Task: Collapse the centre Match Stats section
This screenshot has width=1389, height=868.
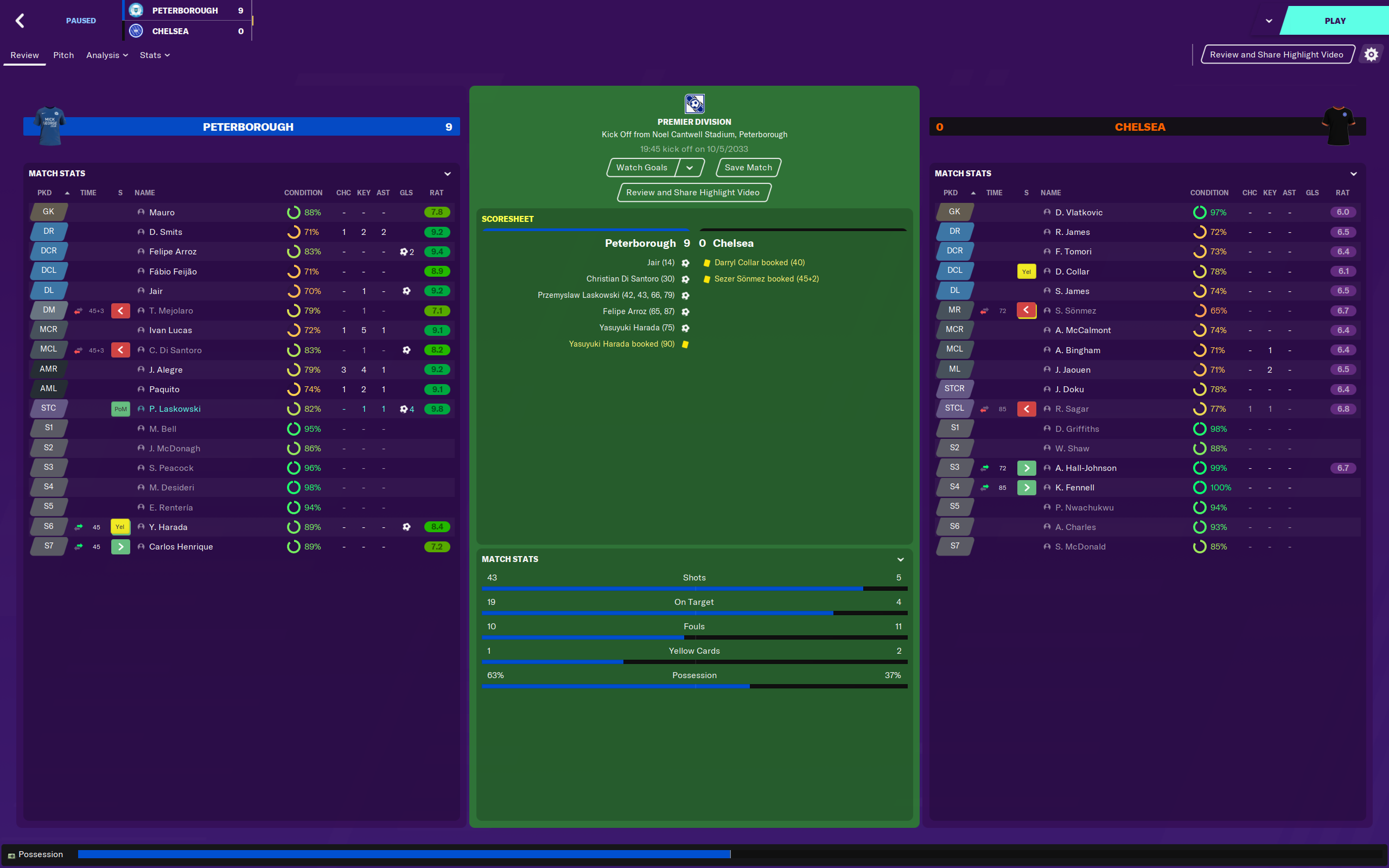Action: 901,559
